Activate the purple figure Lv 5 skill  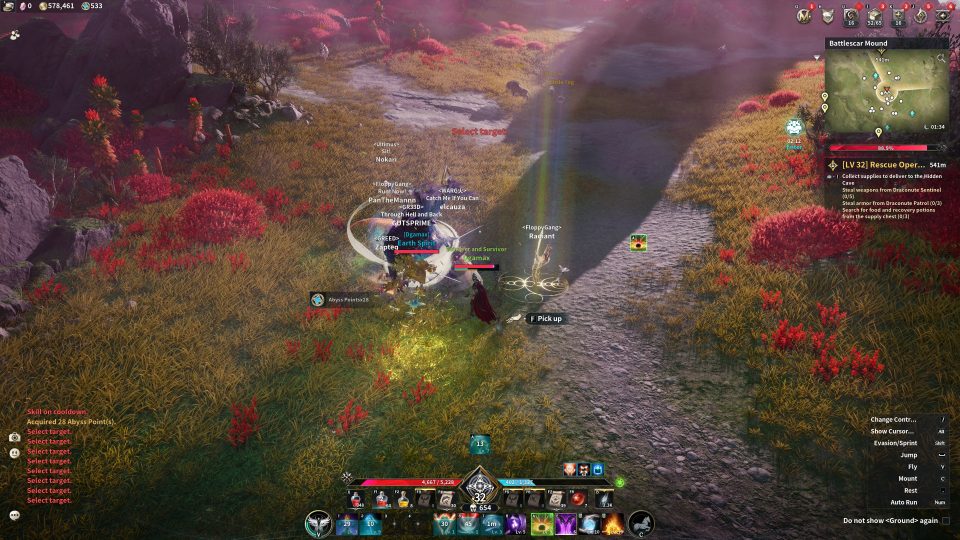tap(518, 522)
